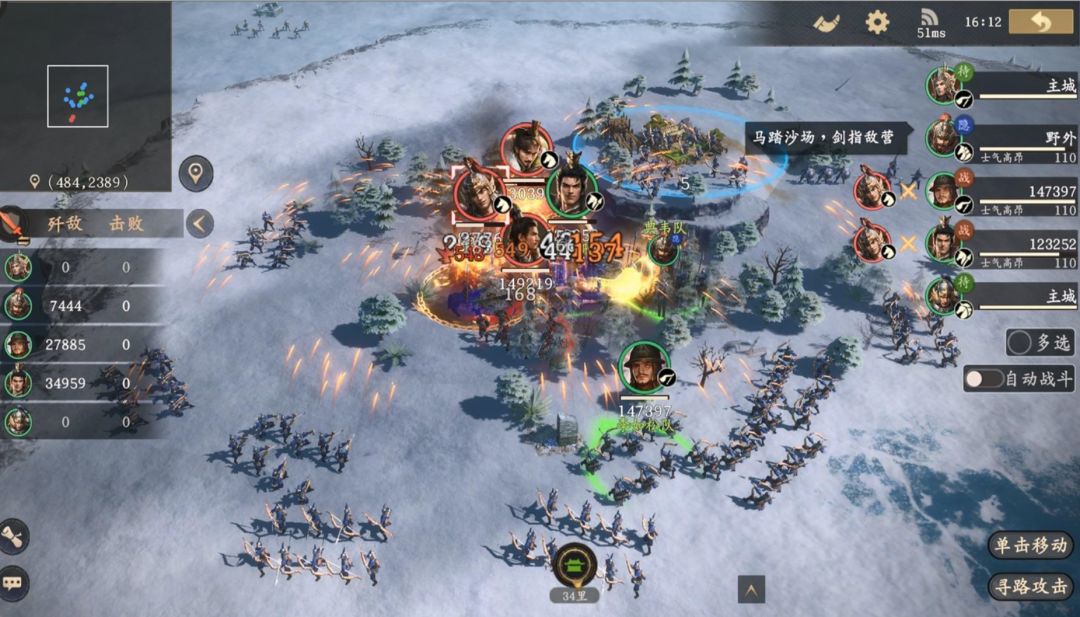
Task: Tap the war horn icon
Action: tap(826, 22)
